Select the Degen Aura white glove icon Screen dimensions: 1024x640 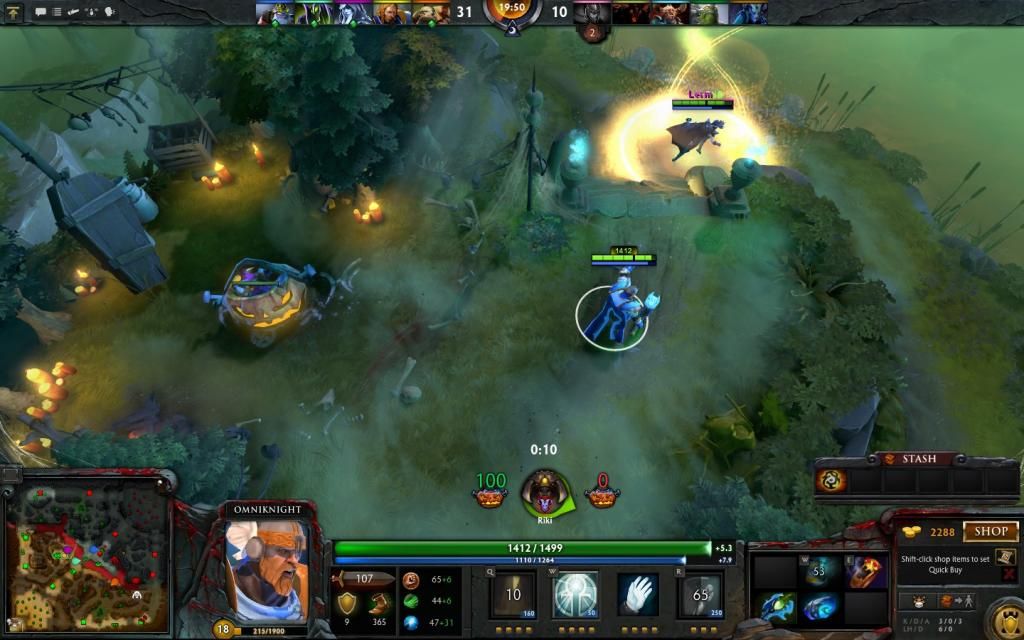click(x=637, y=595)
